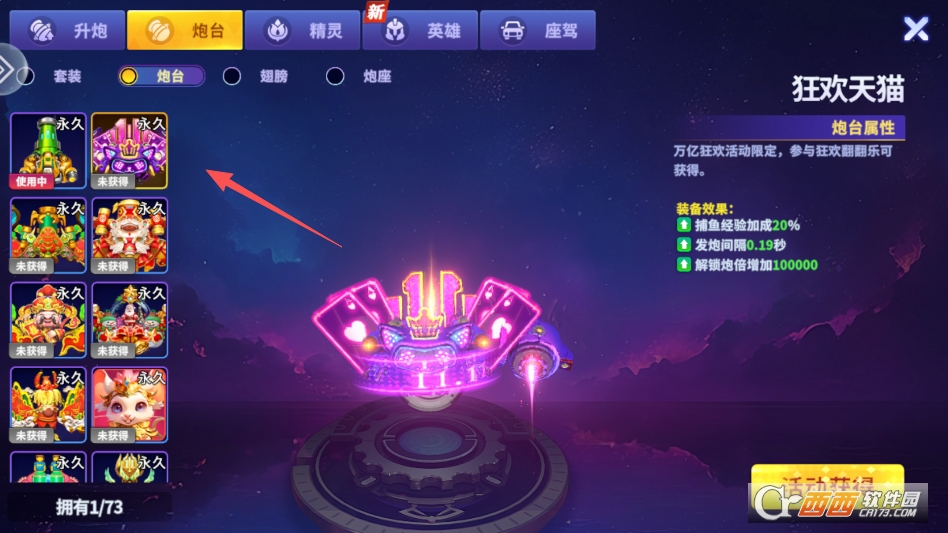Switch to the 英雄 tab
948x533 pixels.
tap(421, 31)
